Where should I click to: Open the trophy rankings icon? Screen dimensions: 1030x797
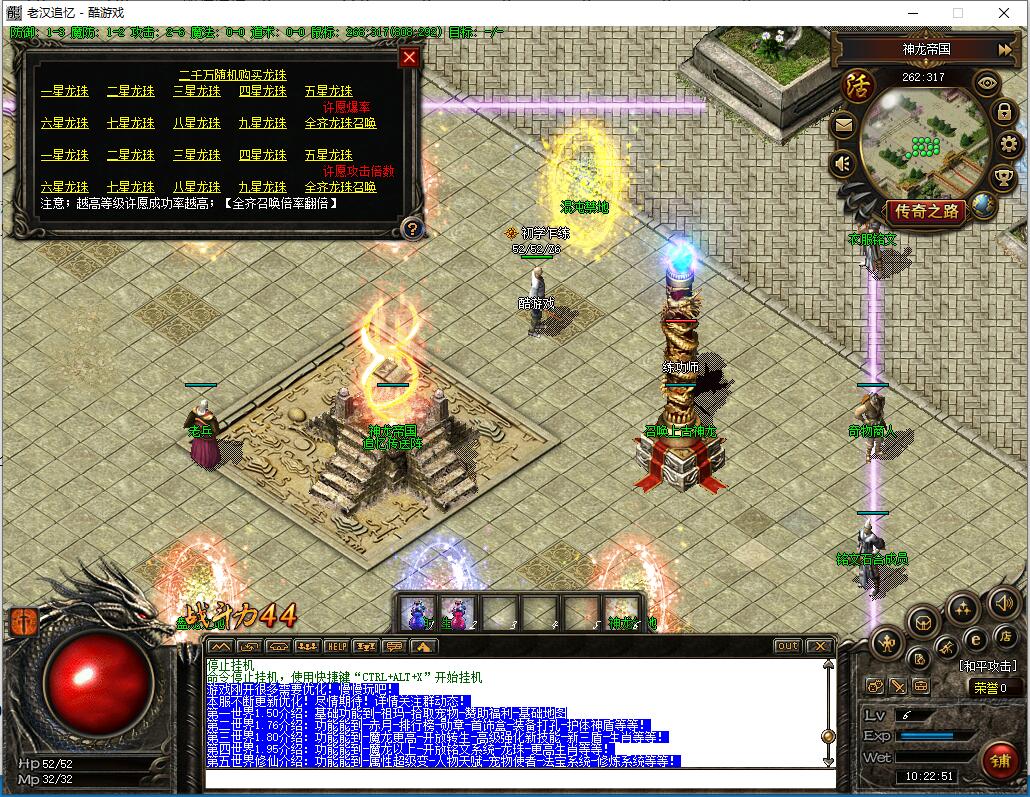pyautogui.click(x=1003, y=177)
